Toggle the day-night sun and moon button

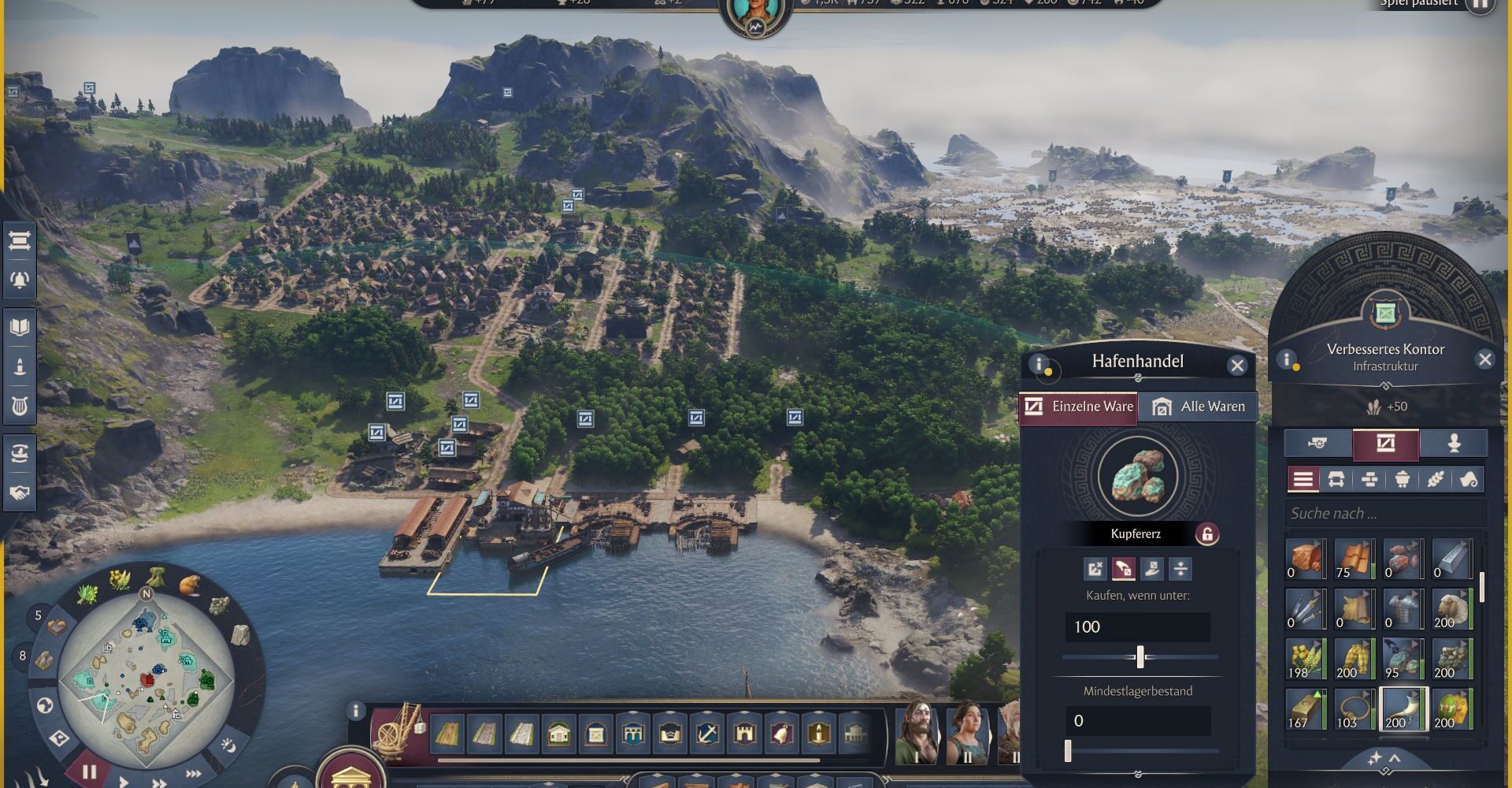[228, 744]
